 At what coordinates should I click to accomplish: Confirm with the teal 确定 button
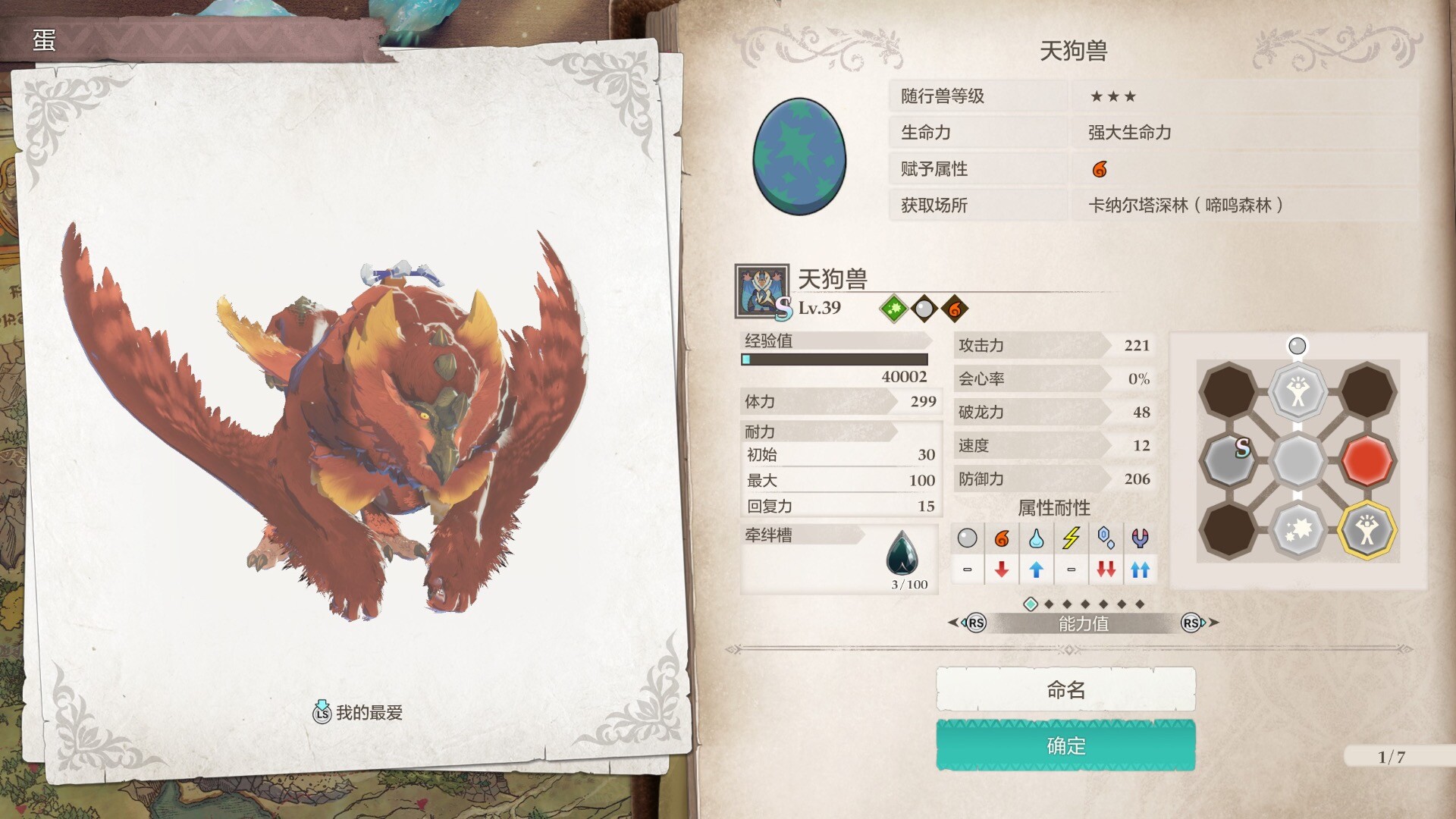click(1065, 746)
